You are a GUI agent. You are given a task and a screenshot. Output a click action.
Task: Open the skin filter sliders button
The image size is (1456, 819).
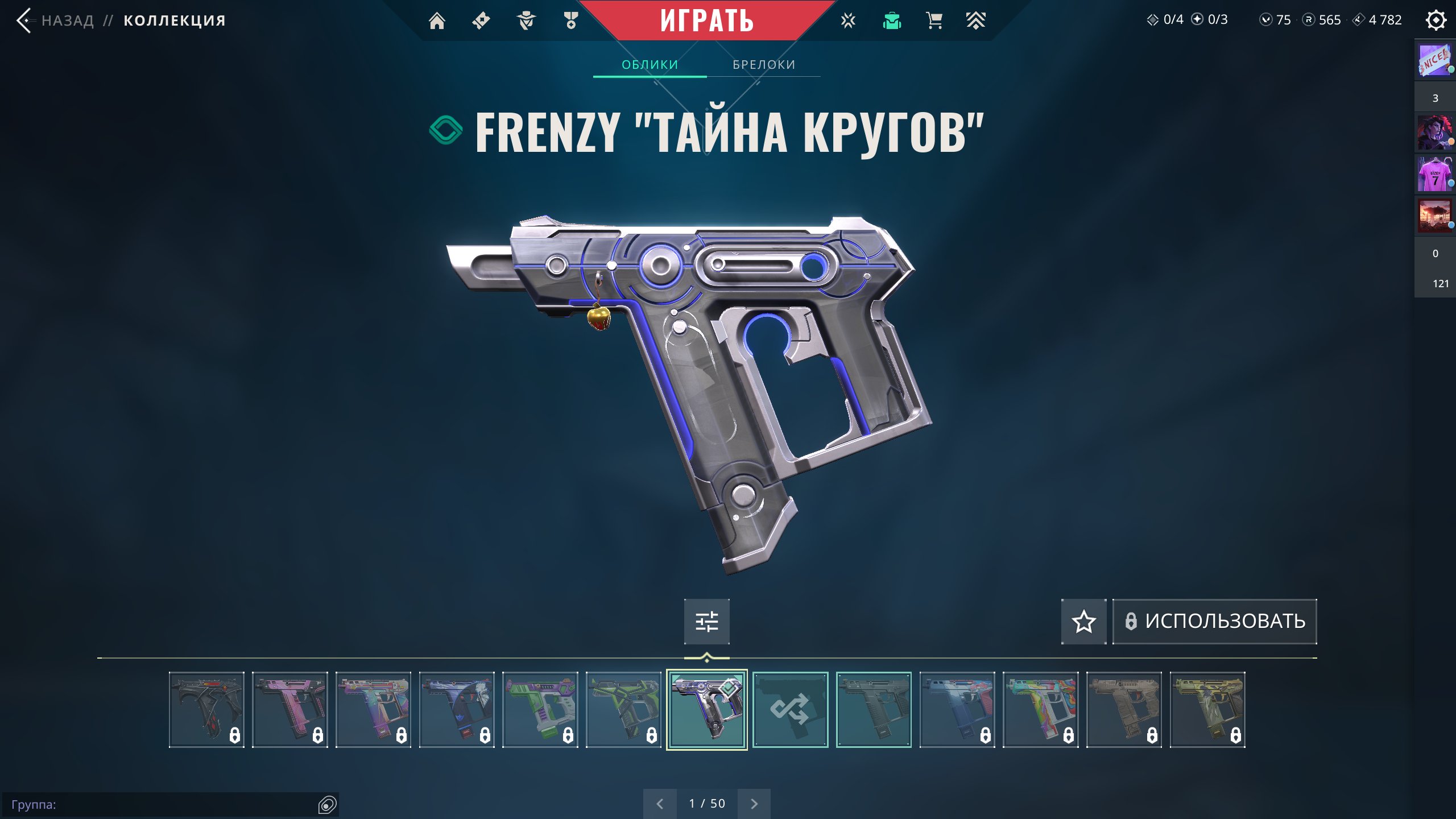pyautogui.click(x=706, y=621)
